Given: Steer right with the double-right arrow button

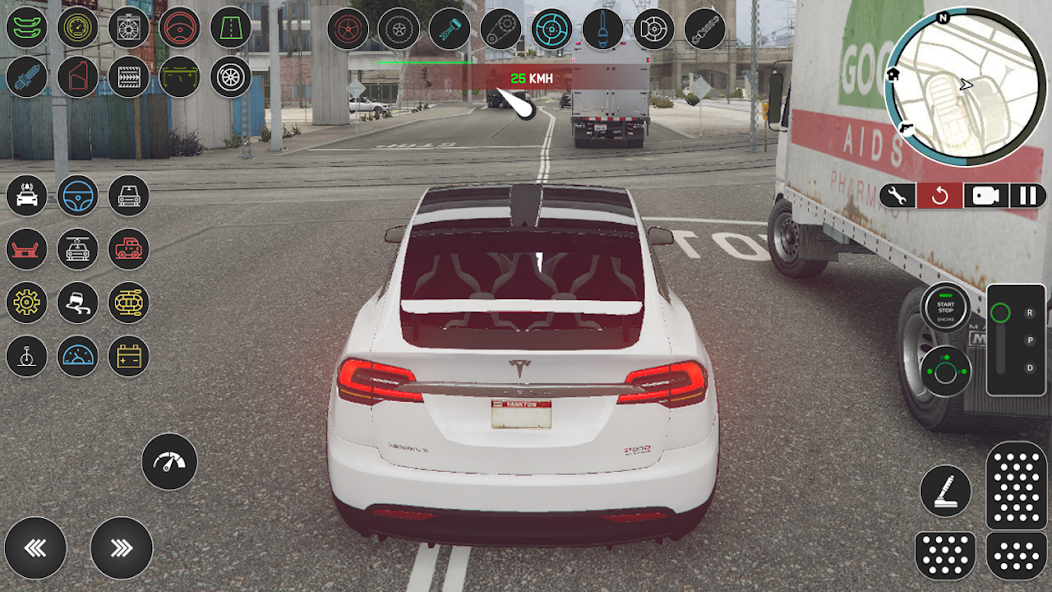Looking at the screenshot, I should [x=121, y=548].
